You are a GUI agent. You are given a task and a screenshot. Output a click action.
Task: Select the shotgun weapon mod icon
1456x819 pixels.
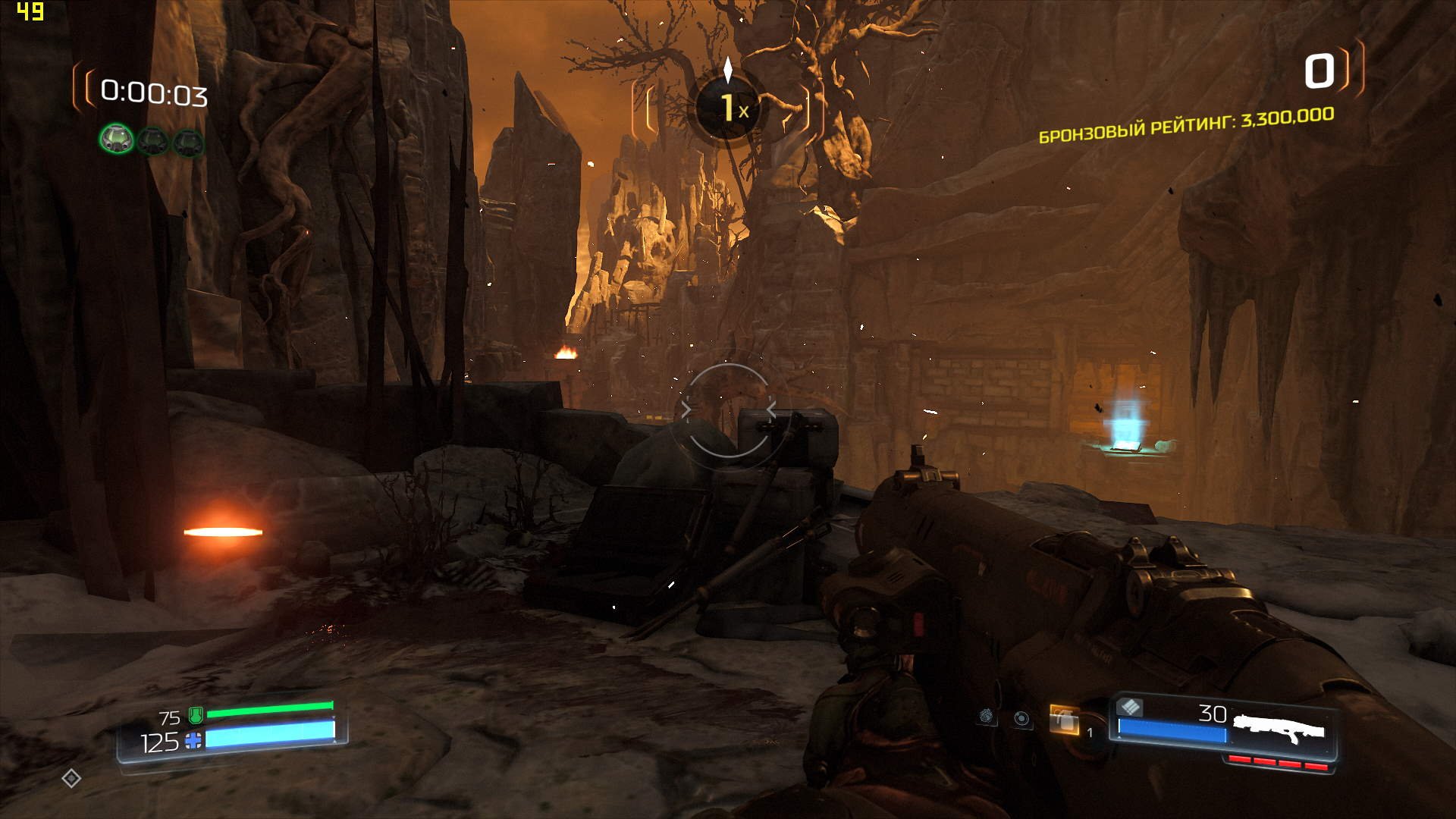1130,707
